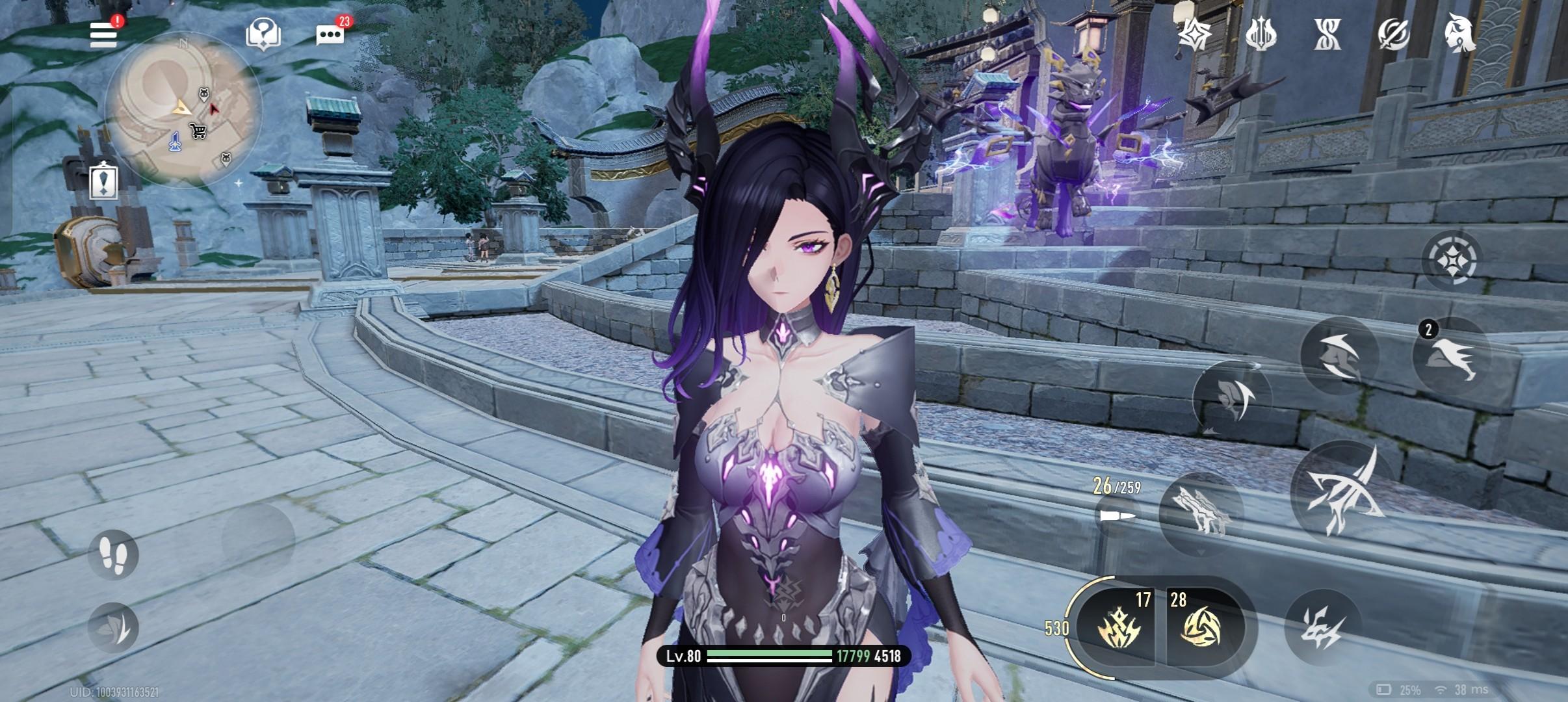Image resolution: width=1568 pixels, height=702 pixels.
Task: Open the slashed circle top icon
Action: click(x=1393, y=34)
